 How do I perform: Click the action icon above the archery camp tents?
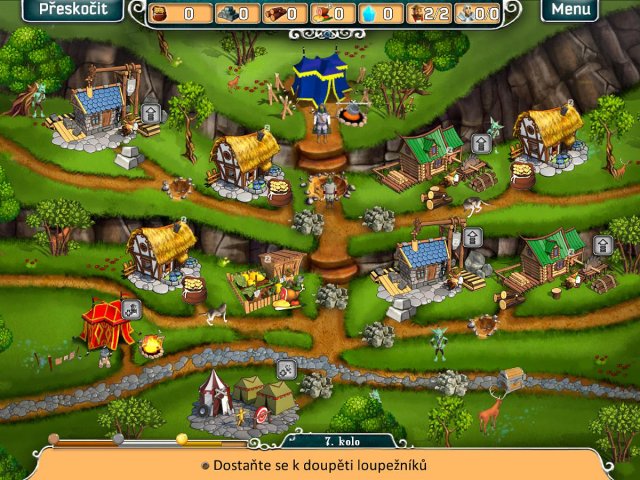click(285, 370)
